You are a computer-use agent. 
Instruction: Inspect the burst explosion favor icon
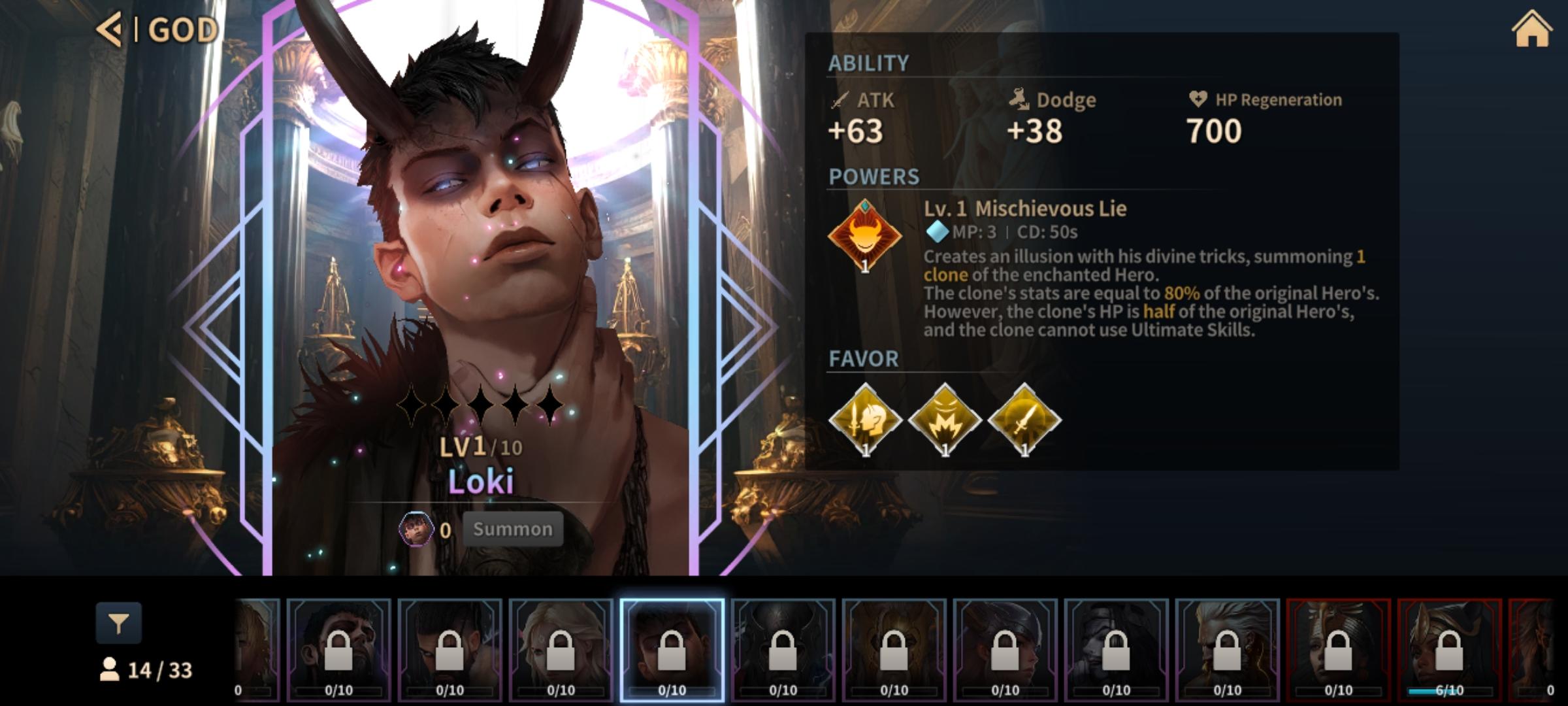(945, 420)
